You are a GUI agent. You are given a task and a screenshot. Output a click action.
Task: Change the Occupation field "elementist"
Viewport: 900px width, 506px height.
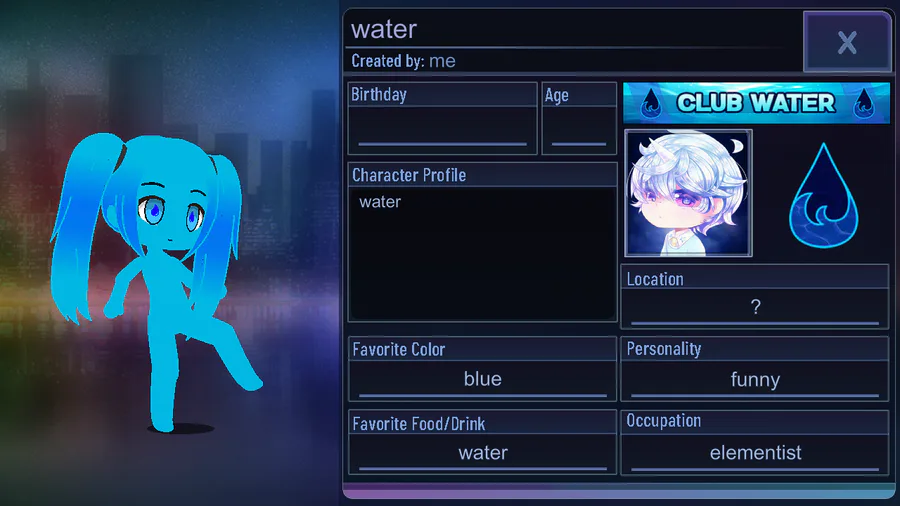point(755,453)
